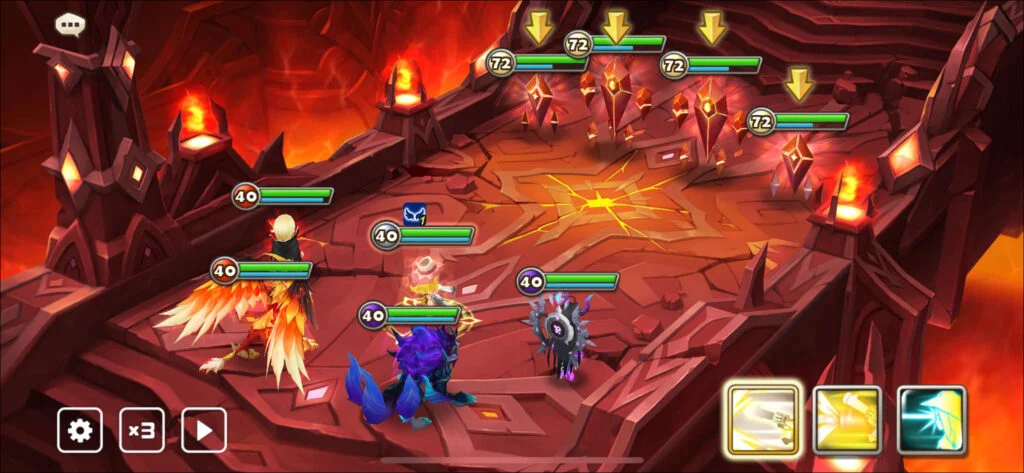The height and width of the screenshot is (473, 1024).
Task: Activate the yellow cannon blast skill
Action: 847,420
